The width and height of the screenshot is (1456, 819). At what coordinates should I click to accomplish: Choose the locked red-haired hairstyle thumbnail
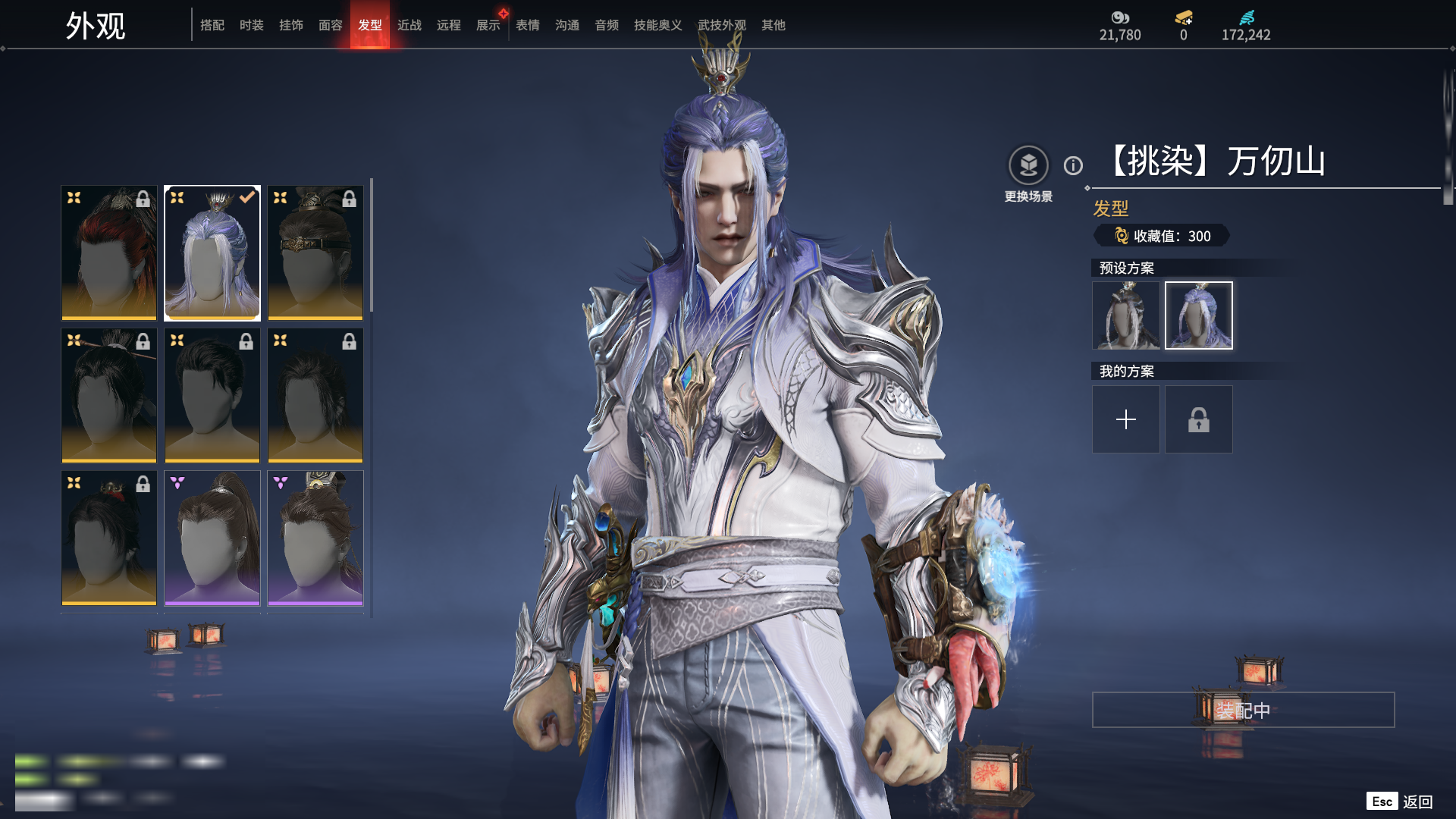109,253
